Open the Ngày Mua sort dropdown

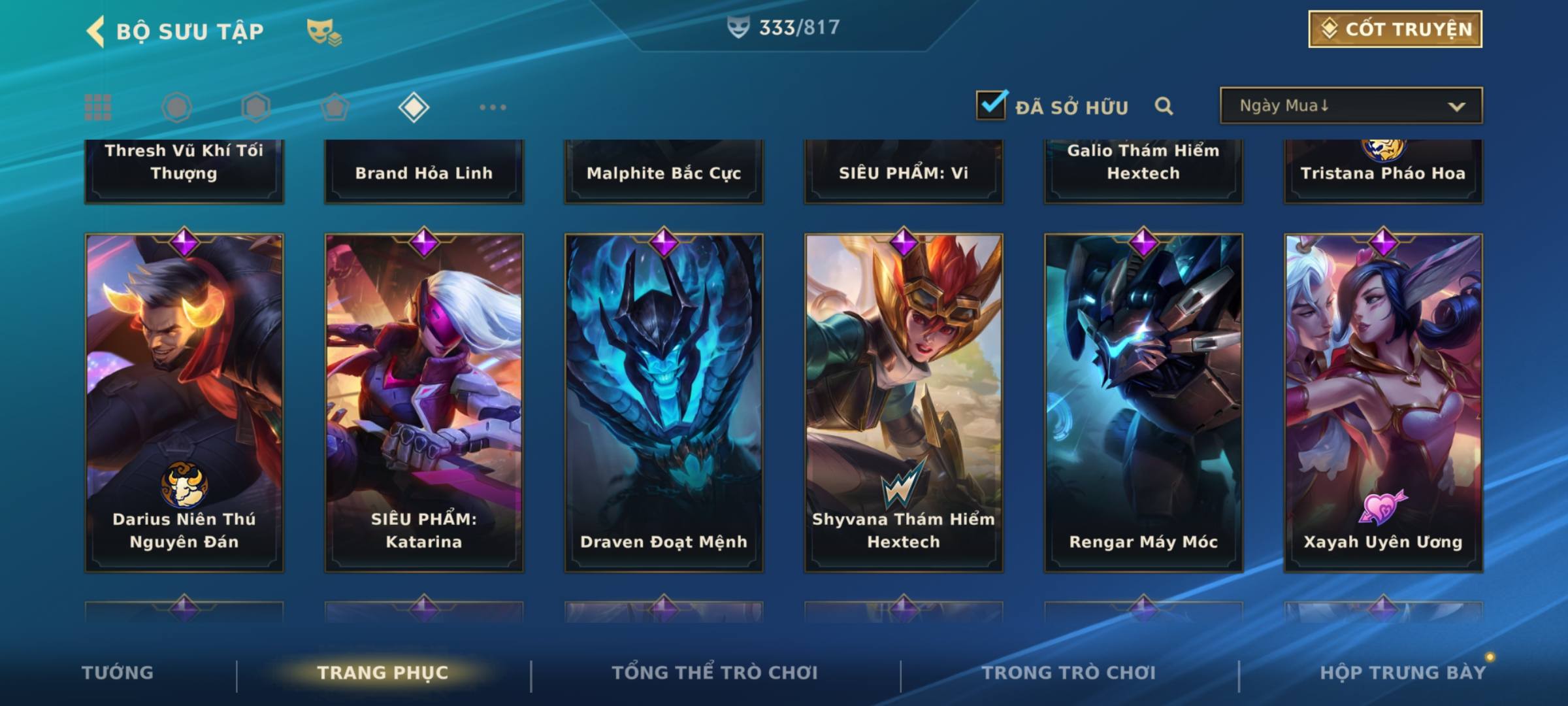click(x=1350, y=106)
